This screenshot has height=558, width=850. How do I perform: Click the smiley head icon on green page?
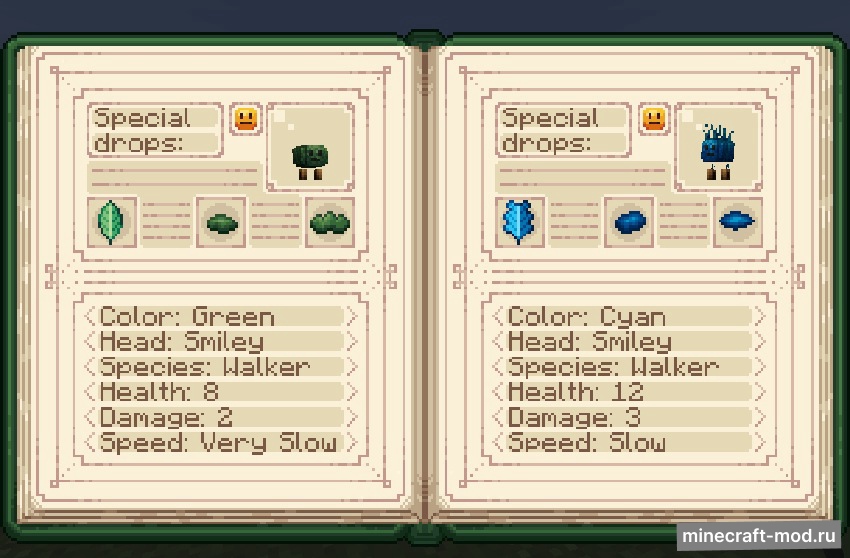(245, 119)
